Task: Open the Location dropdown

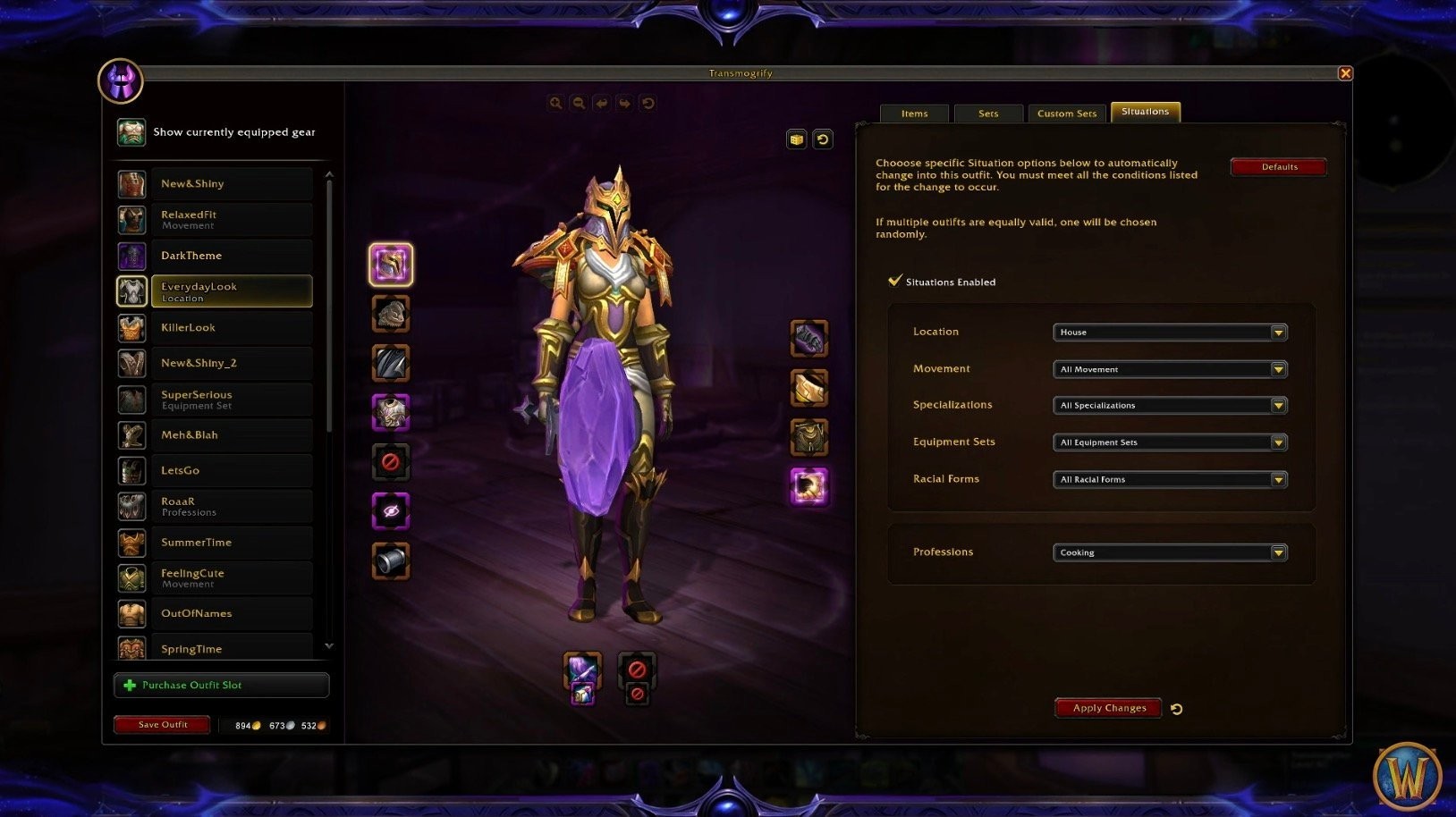Action: (1169, 333)
